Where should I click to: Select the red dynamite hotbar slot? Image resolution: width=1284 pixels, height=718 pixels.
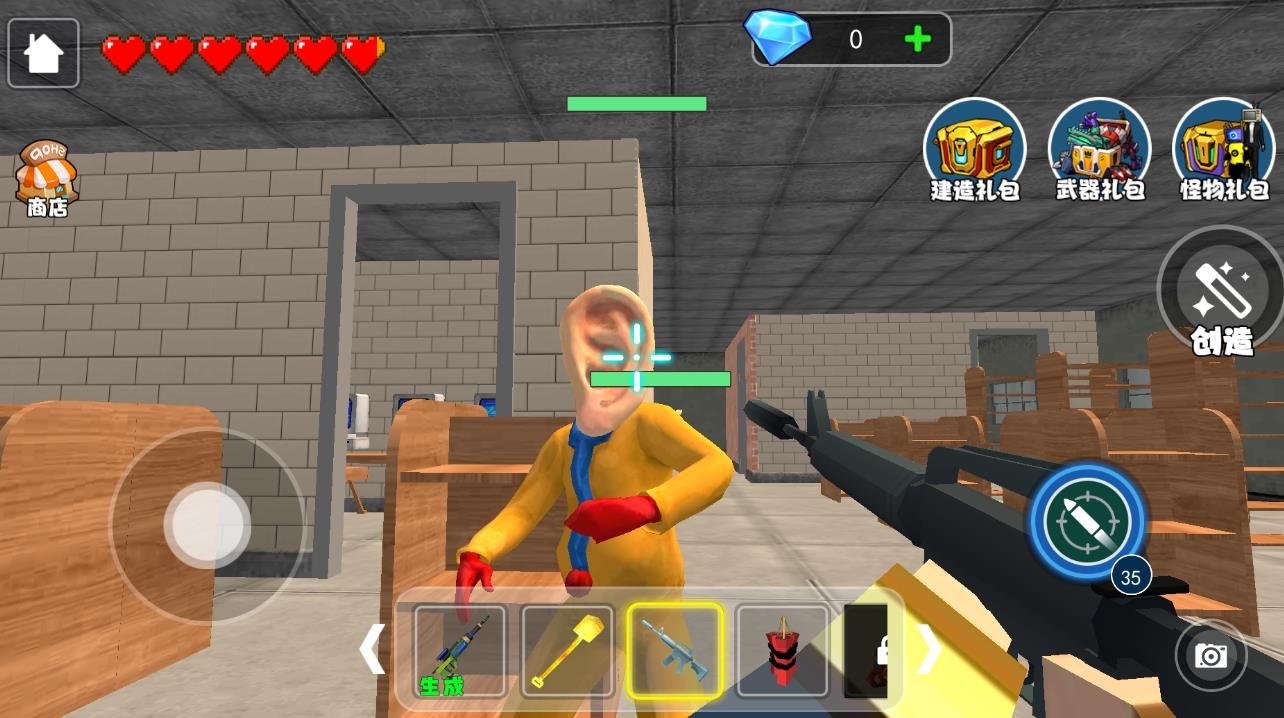(x=782, y=651)
